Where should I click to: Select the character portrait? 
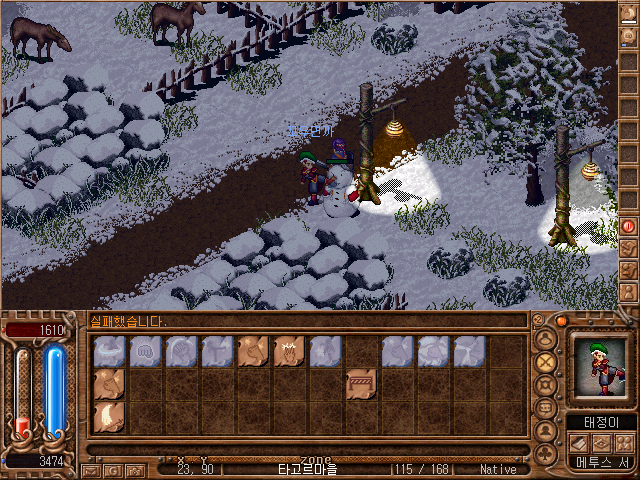point(602,367)
